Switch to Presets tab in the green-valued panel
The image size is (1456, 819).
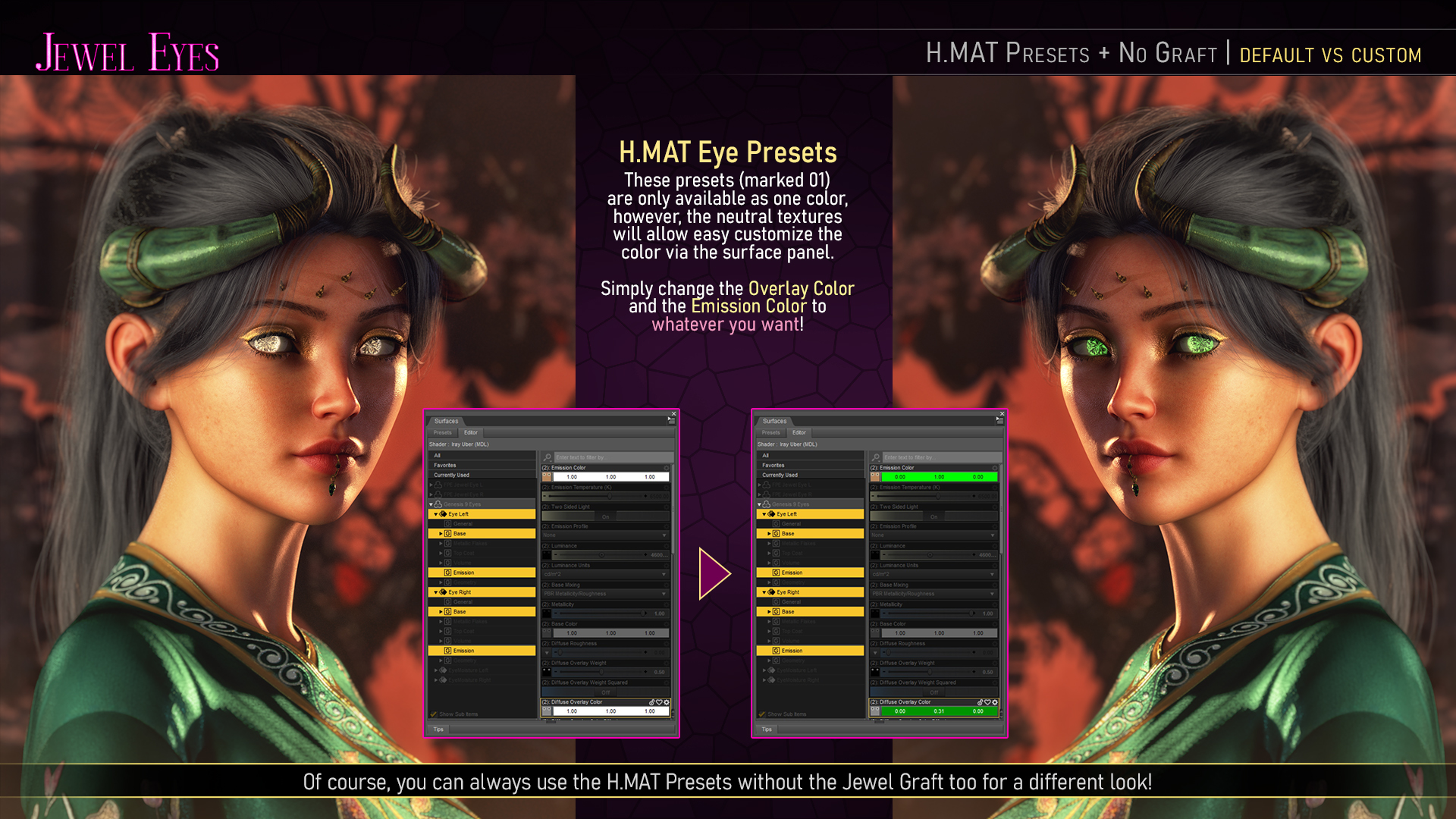(770, 432)
